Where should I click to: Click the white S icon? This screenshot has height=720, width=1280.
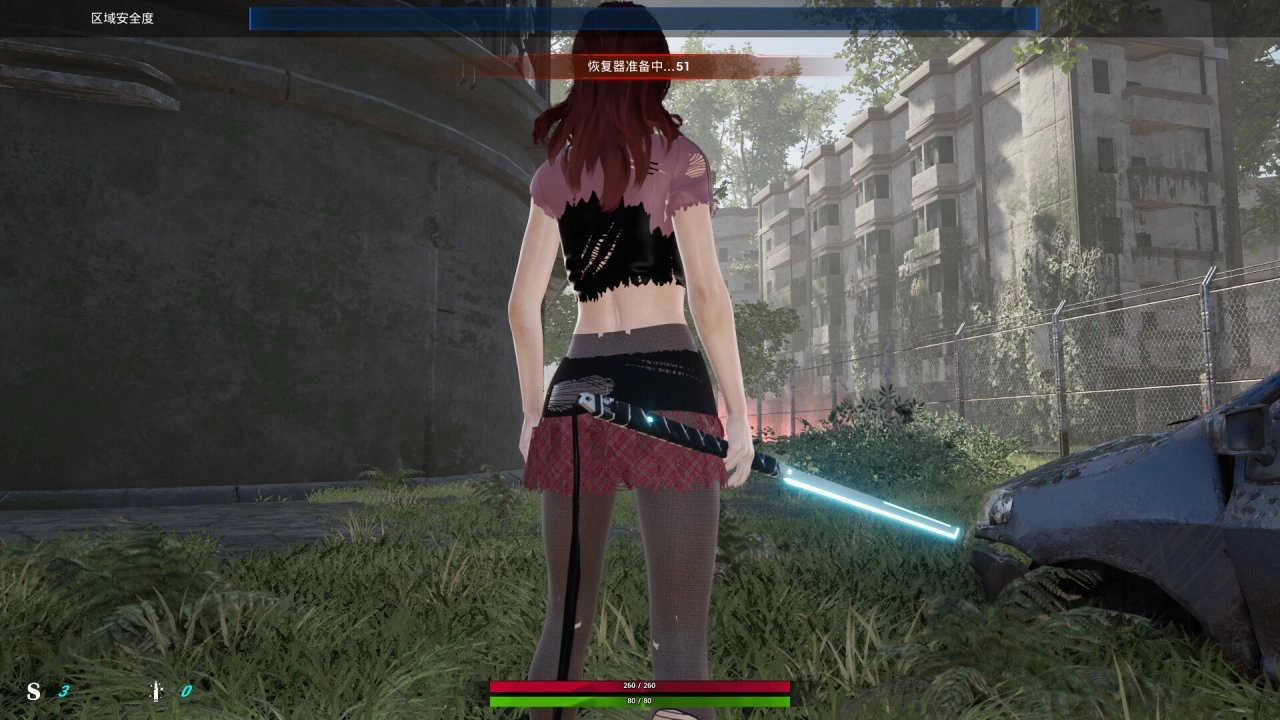pos(34,691)
